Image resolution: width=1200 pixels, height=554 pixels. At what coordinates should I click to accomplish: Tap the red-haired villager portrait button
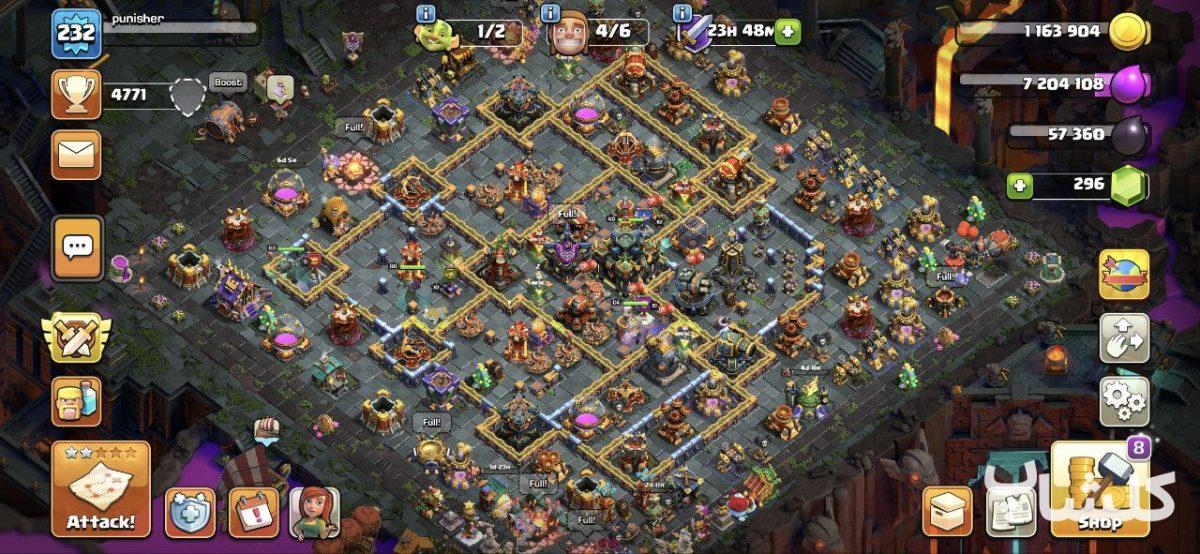(315, 512)
